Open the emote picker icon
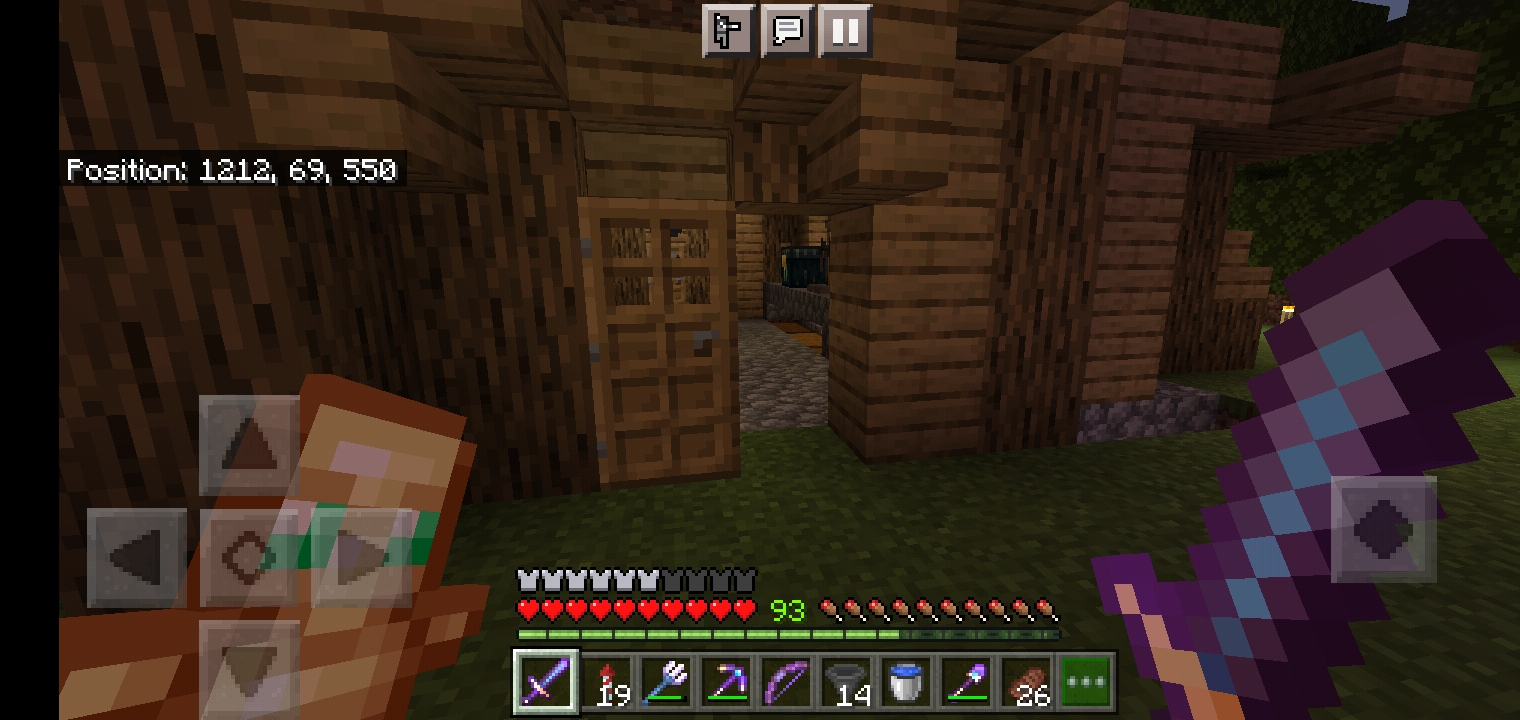 click(x=728, y=30)
